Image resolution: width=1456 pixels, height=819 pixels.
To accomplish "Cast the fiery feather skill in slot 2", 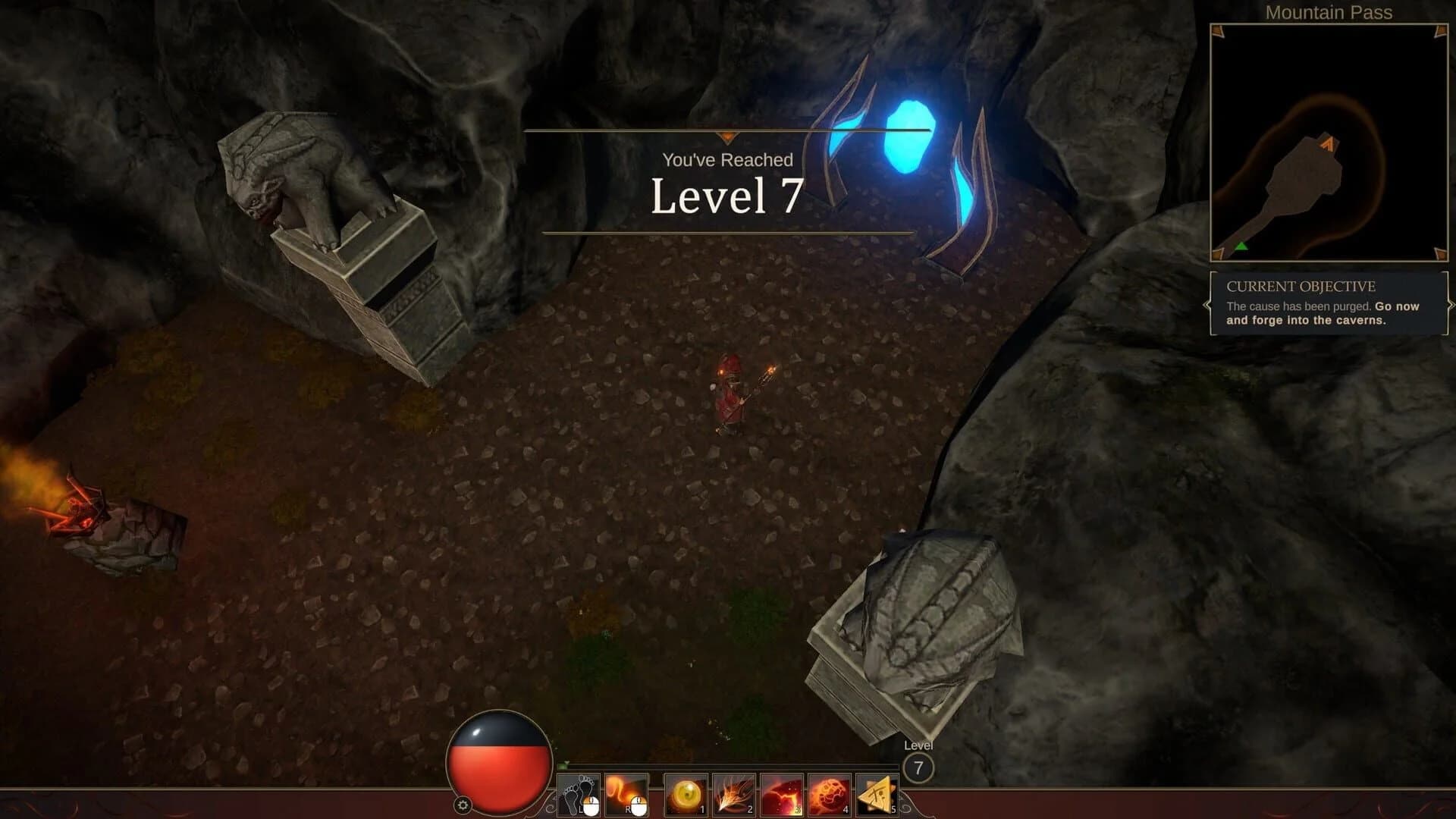I will point(733,794).
